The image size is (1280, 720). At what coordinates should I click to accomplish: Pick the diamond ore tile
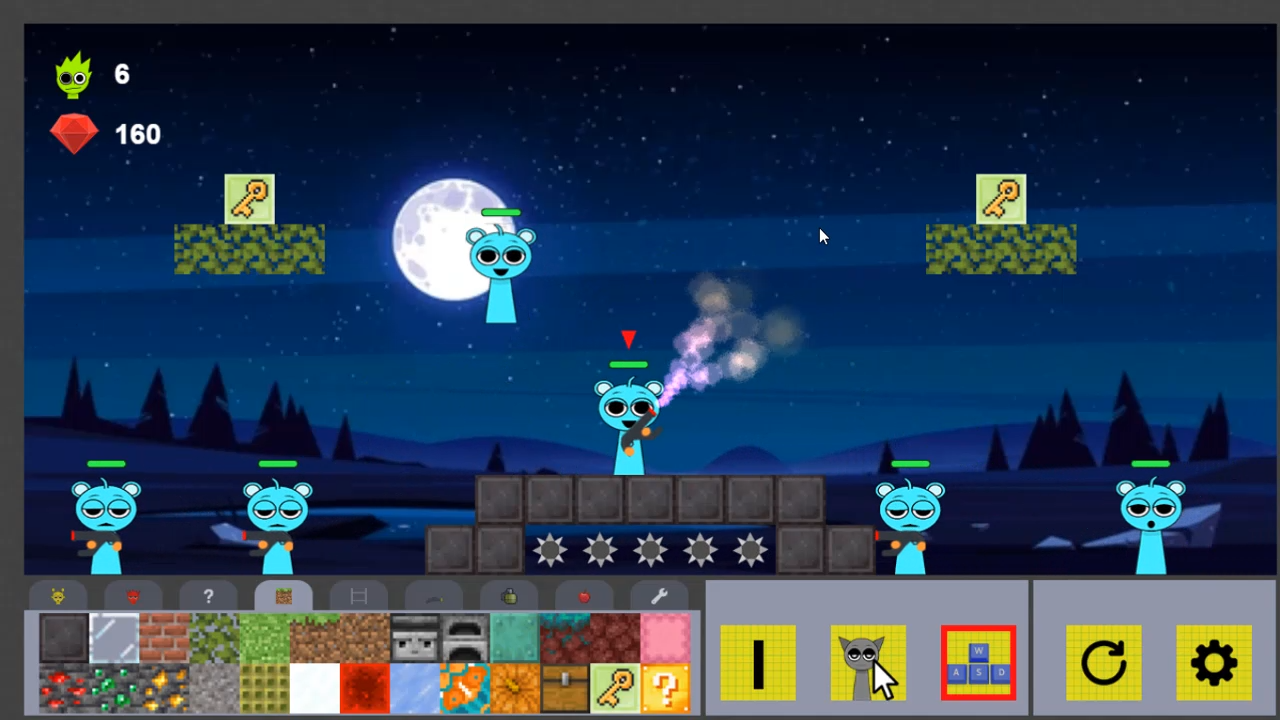point(112,688)
